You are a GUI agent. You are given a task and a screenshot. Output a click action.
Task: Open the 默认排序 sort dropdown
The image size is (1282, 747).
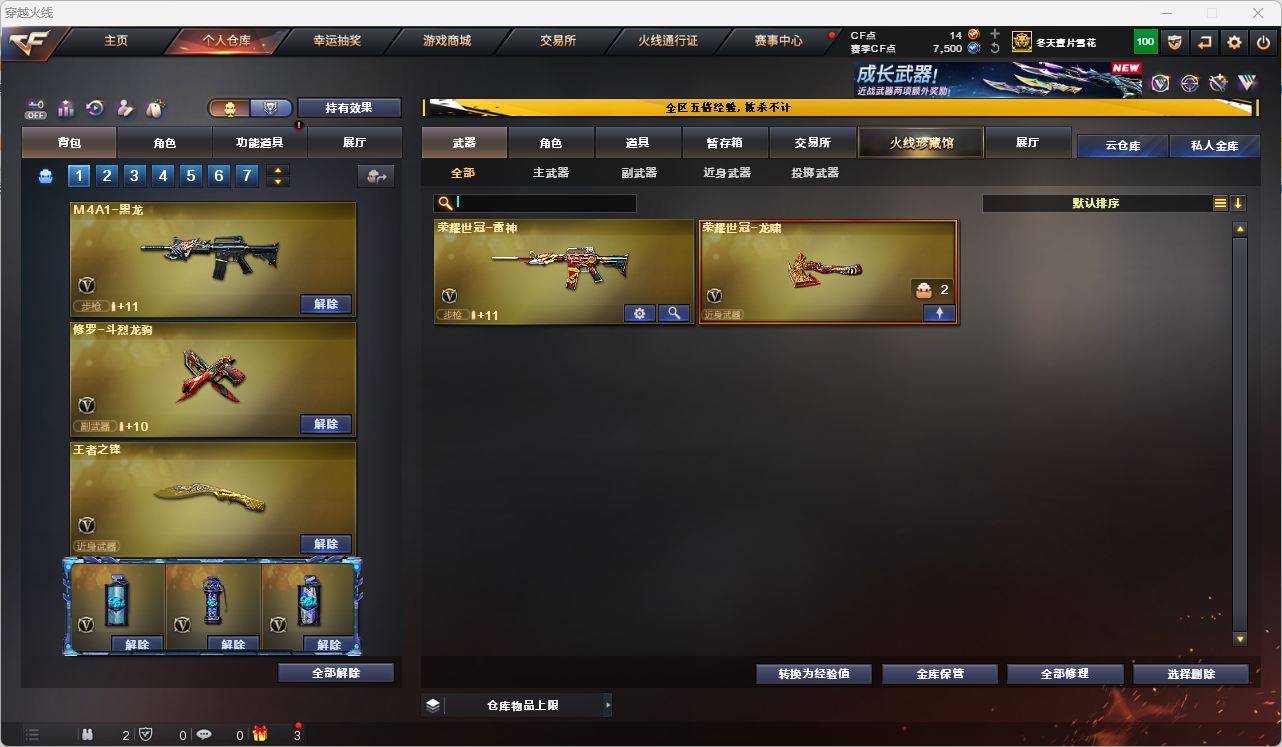(x=1100, y=203)
